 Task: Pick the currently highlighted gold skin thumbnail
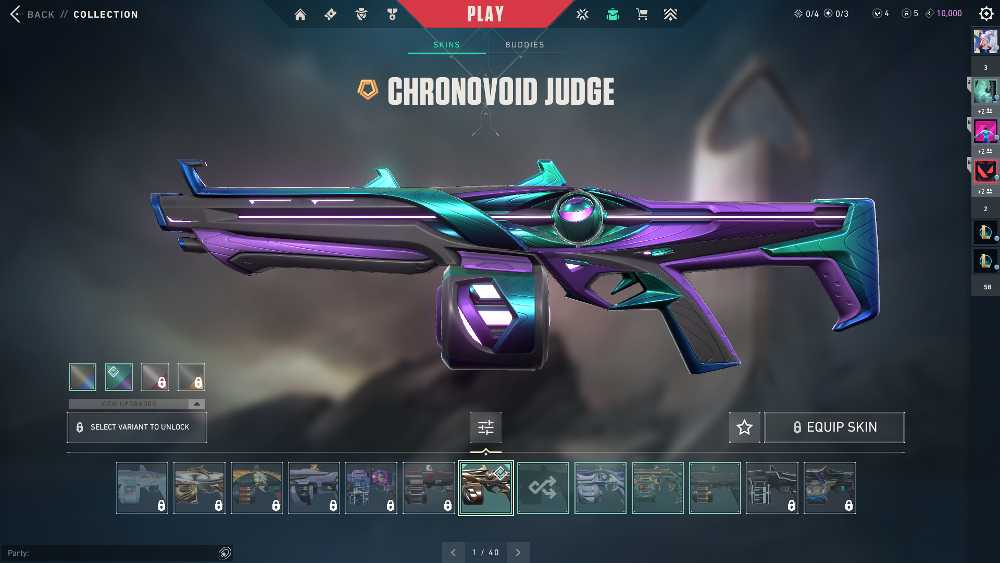point(486,488)
